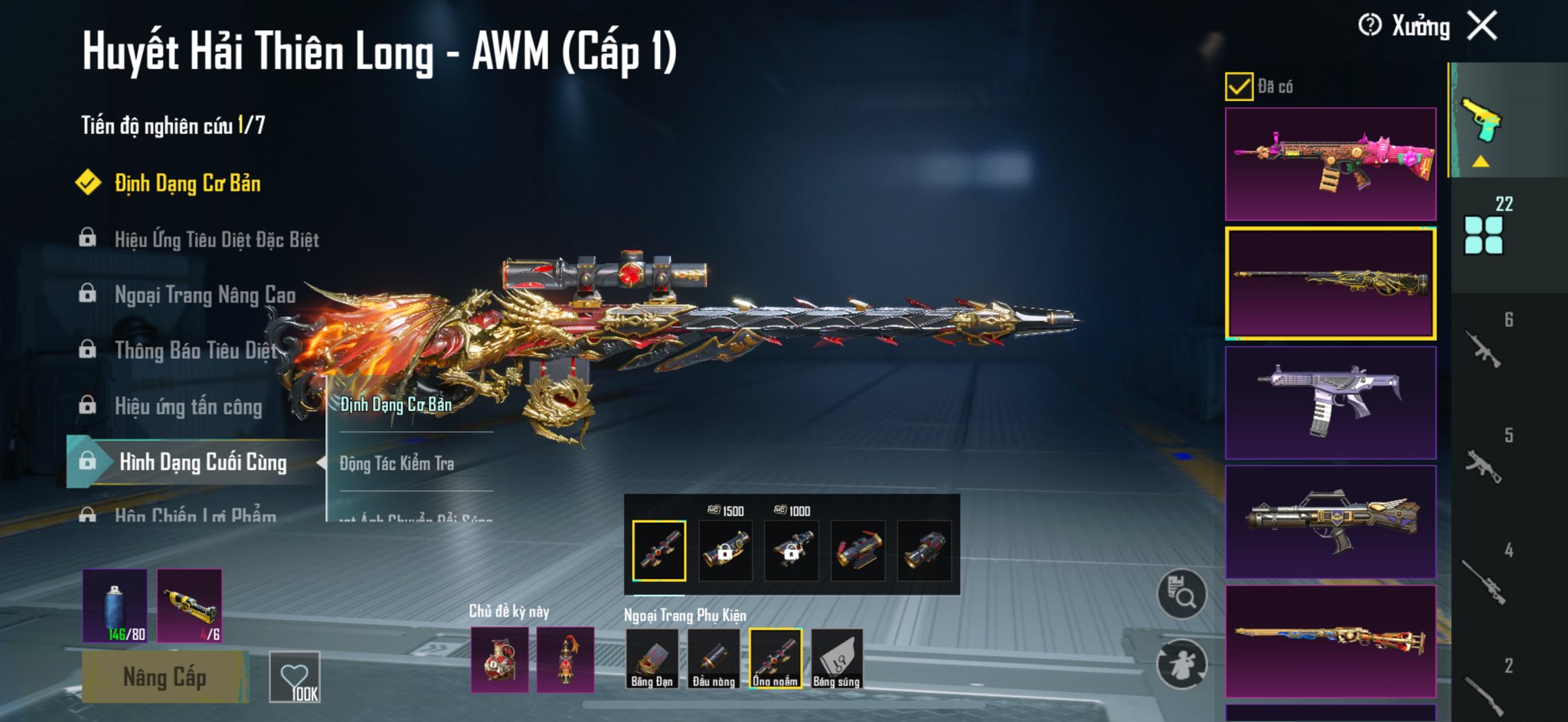
Task: Choose the Định Dạng Cơ Bản upgrade level
Action: tap(187, 184)
